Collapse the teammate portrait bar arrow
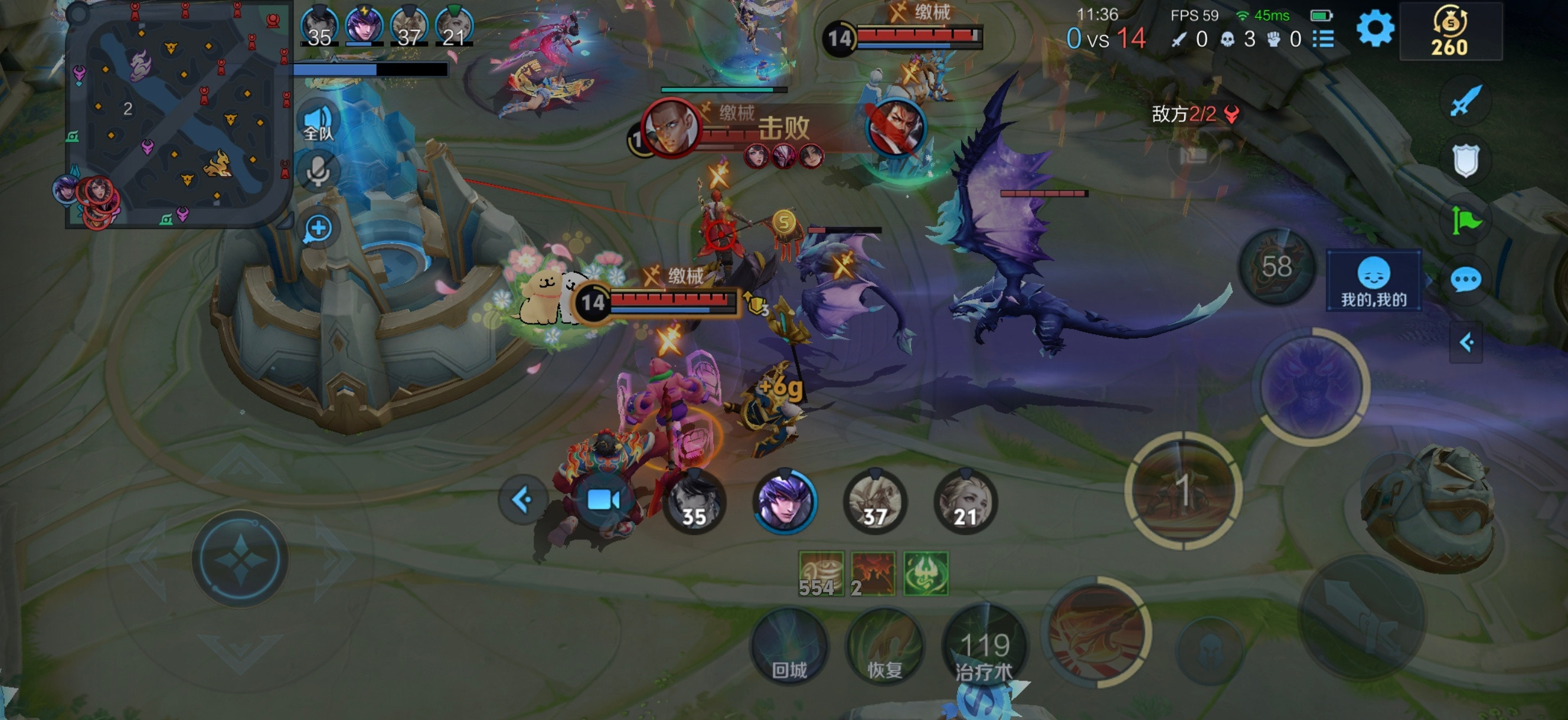 tap(522, 500)
